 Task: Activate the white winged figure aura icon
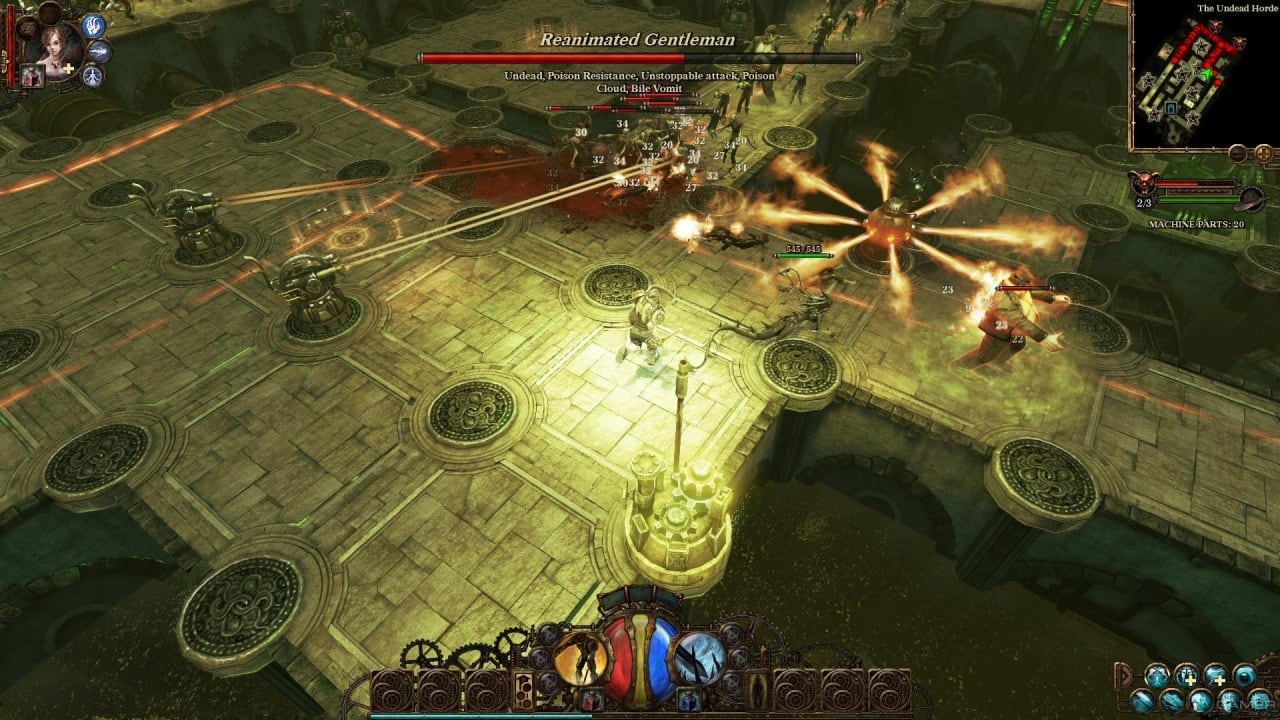click(x=93, y=75)
